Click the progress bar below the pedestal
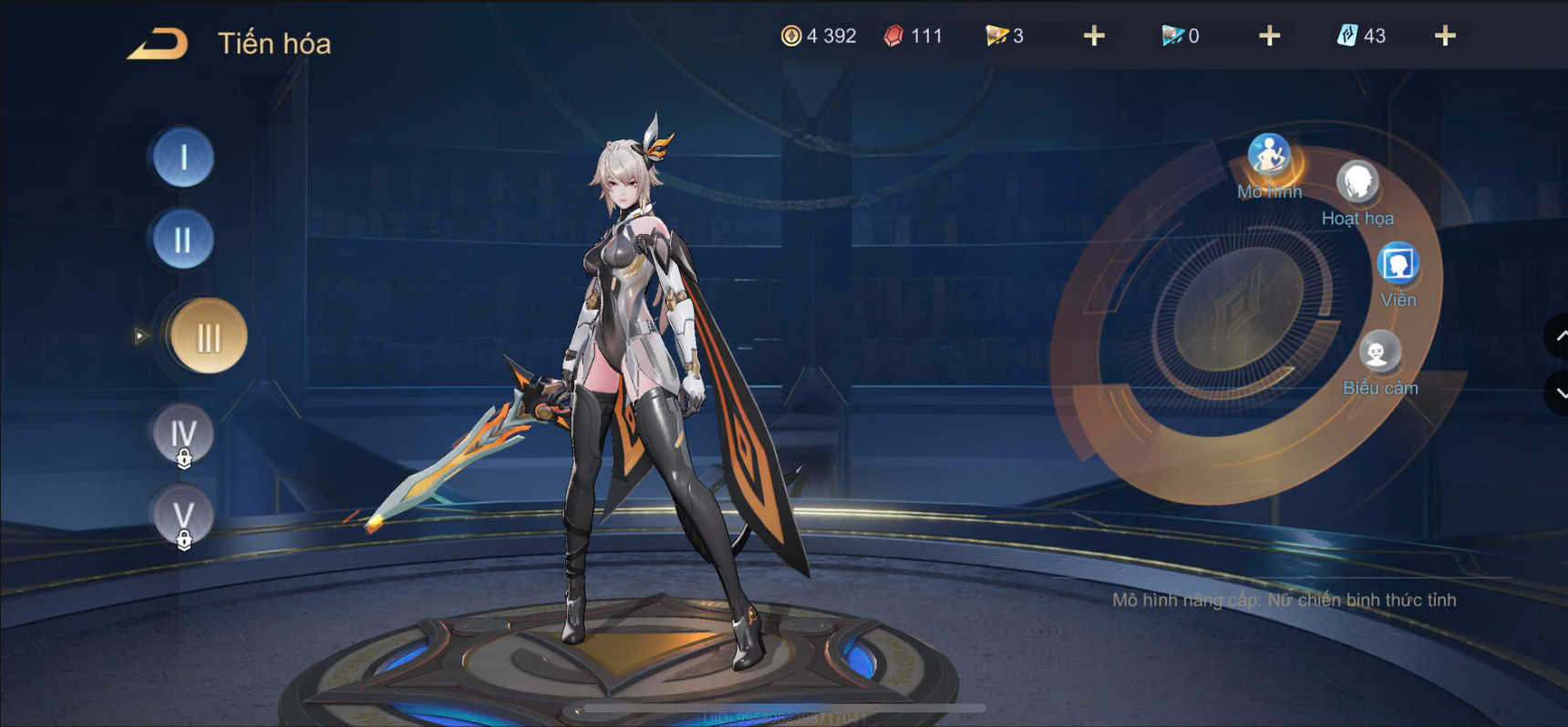The height and width of the screenshot is (727, 1568). [x=781, y=710]
